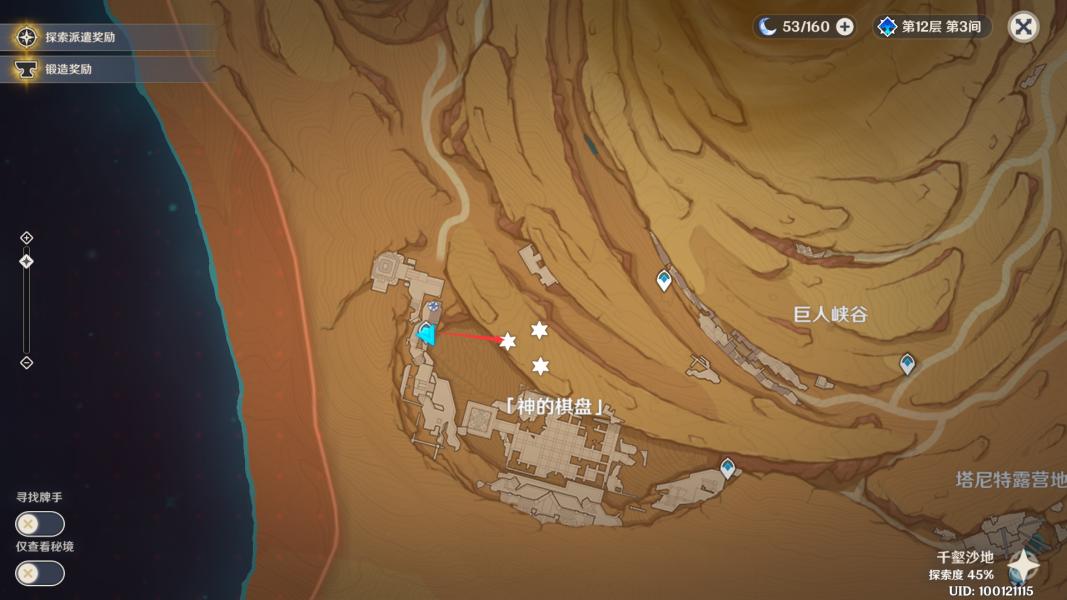Click the bottom white star map pin
The width and height of the screenshot is (1067, 600).
point(541,366)
